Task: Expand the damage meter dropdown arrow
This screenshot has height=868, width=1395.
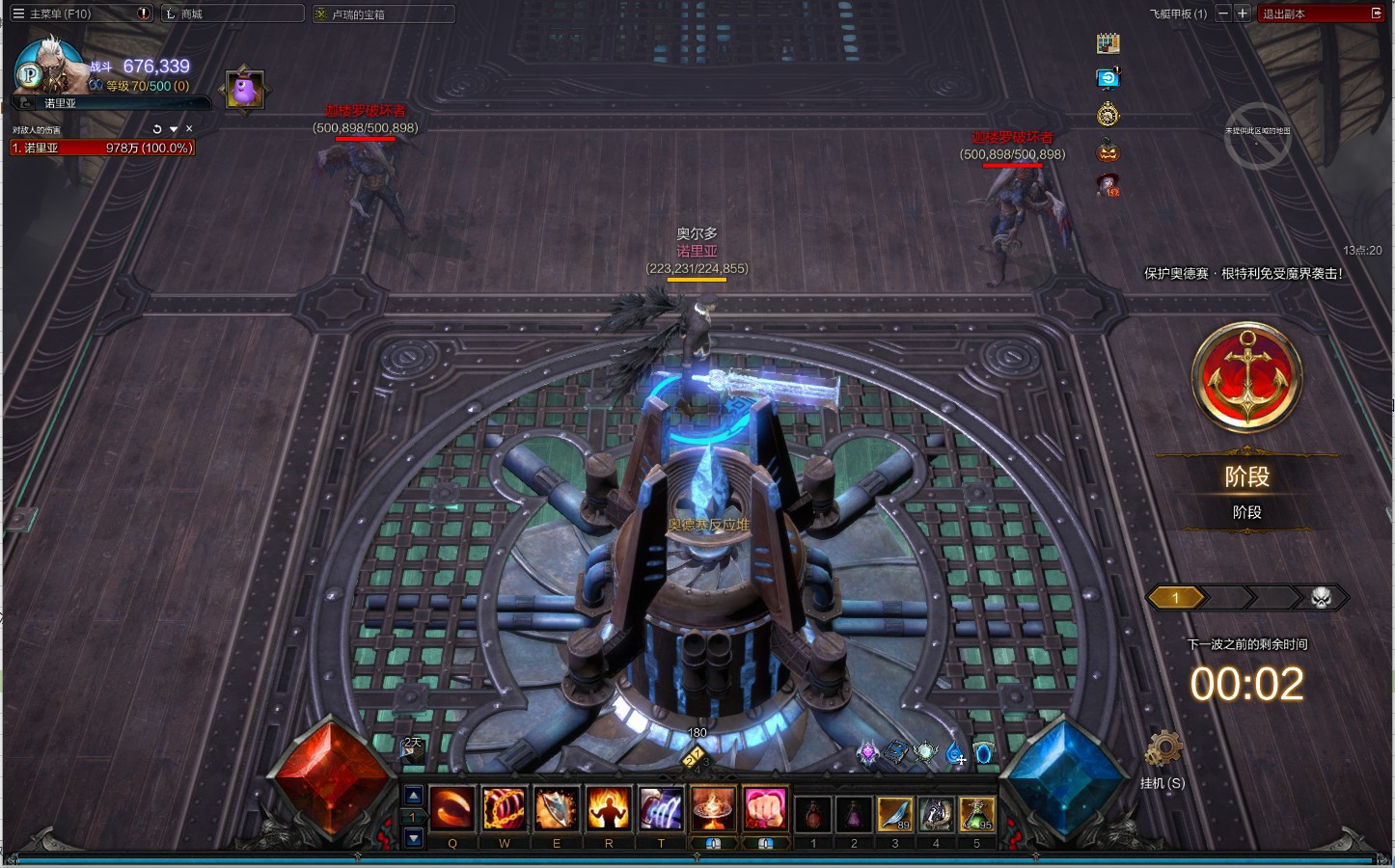Action: 174,129
